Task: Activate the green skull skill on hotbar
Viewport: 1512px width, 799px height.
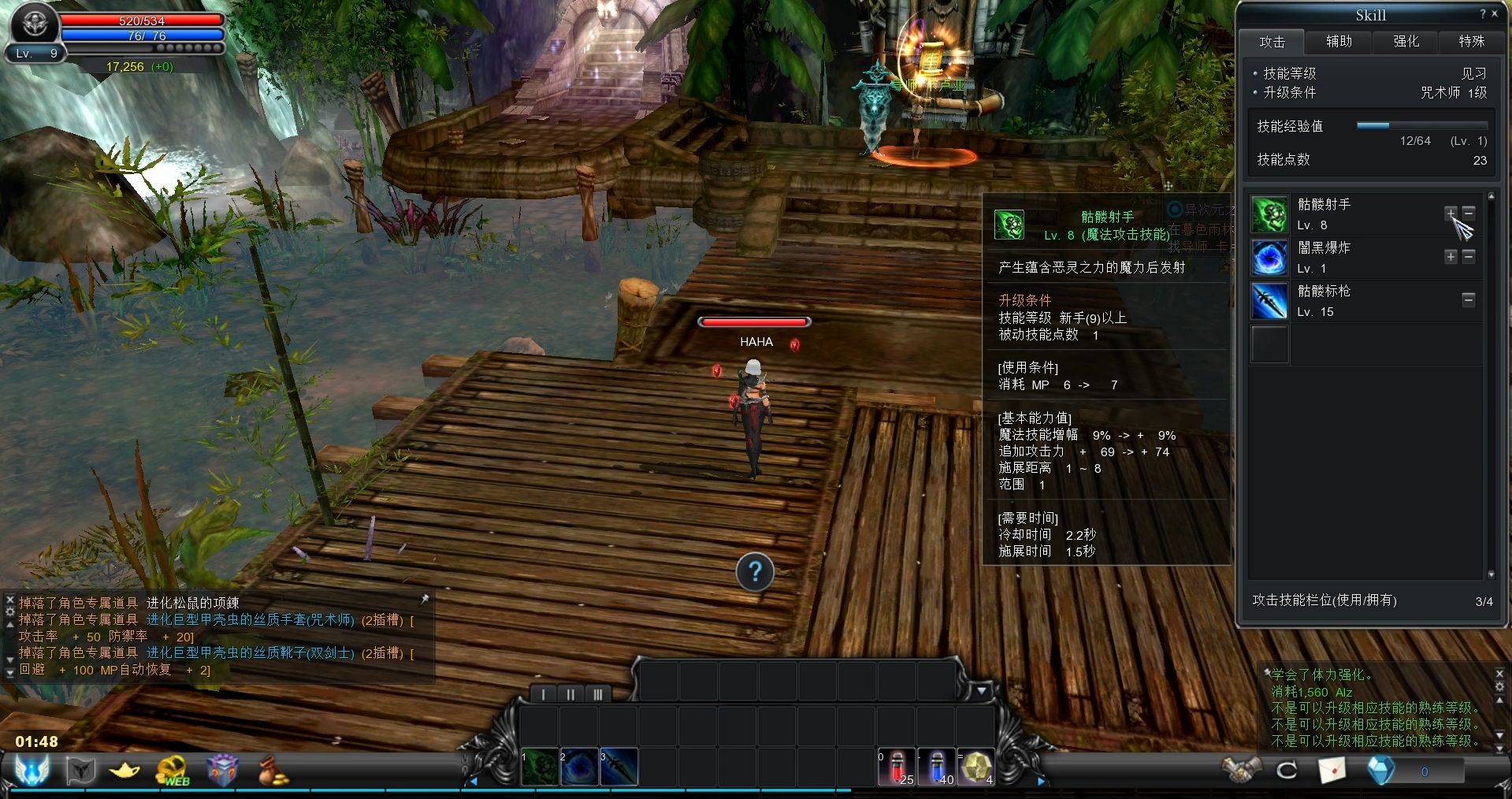Action: tap(541, 767)
